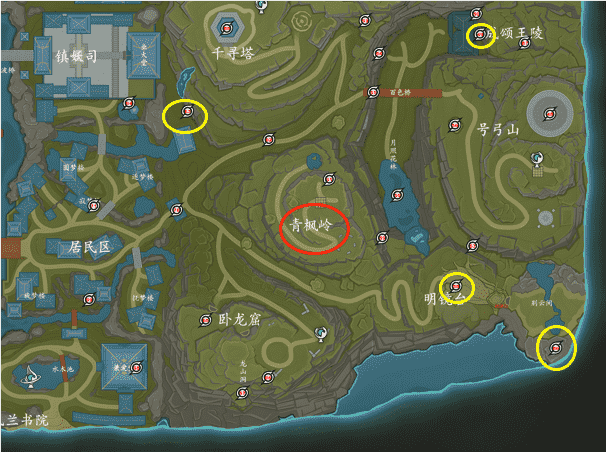Select the marker in the 月照花林 pond
The image size is (606, 453).
pyautogui.click(x=397, y=194)
